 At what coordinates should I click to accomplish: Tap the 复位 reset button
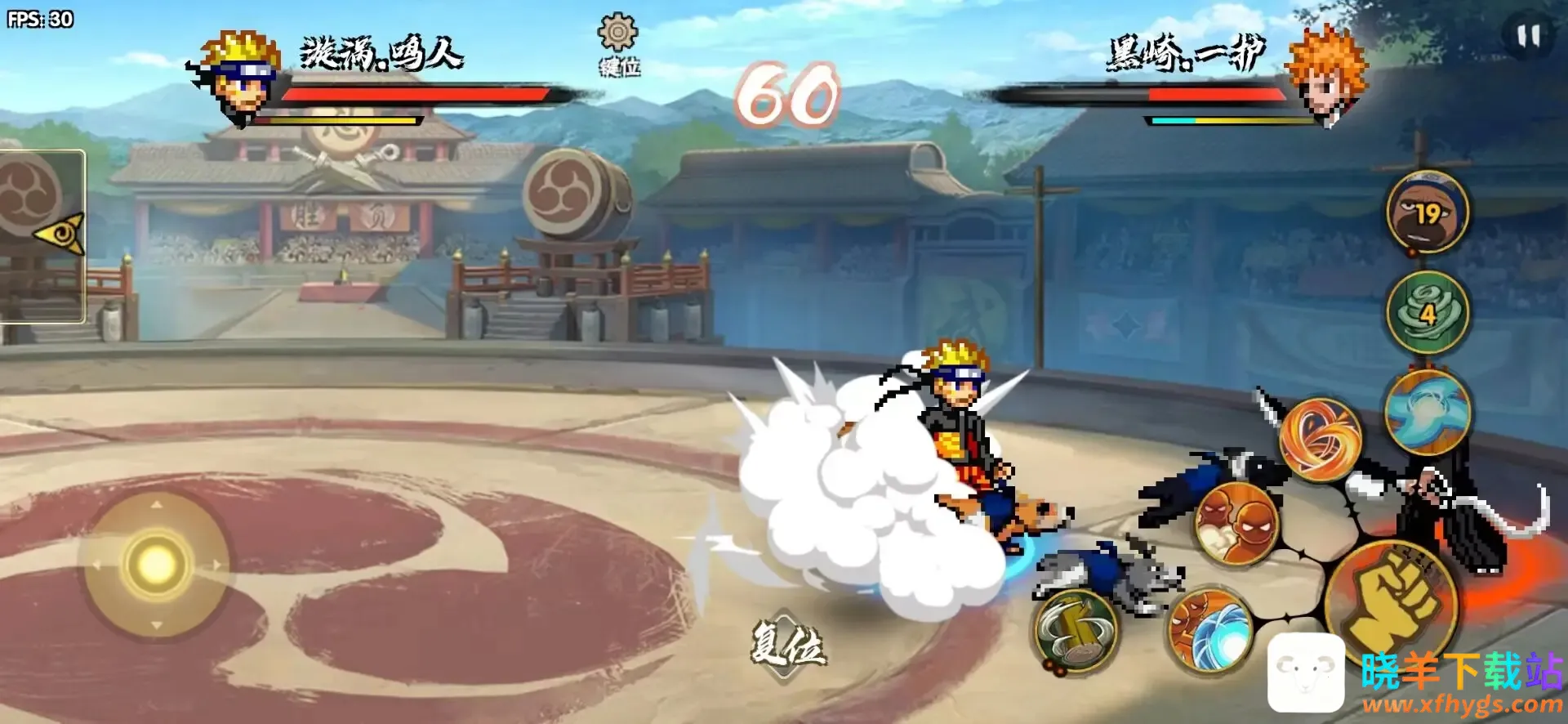tap(787, 645)
